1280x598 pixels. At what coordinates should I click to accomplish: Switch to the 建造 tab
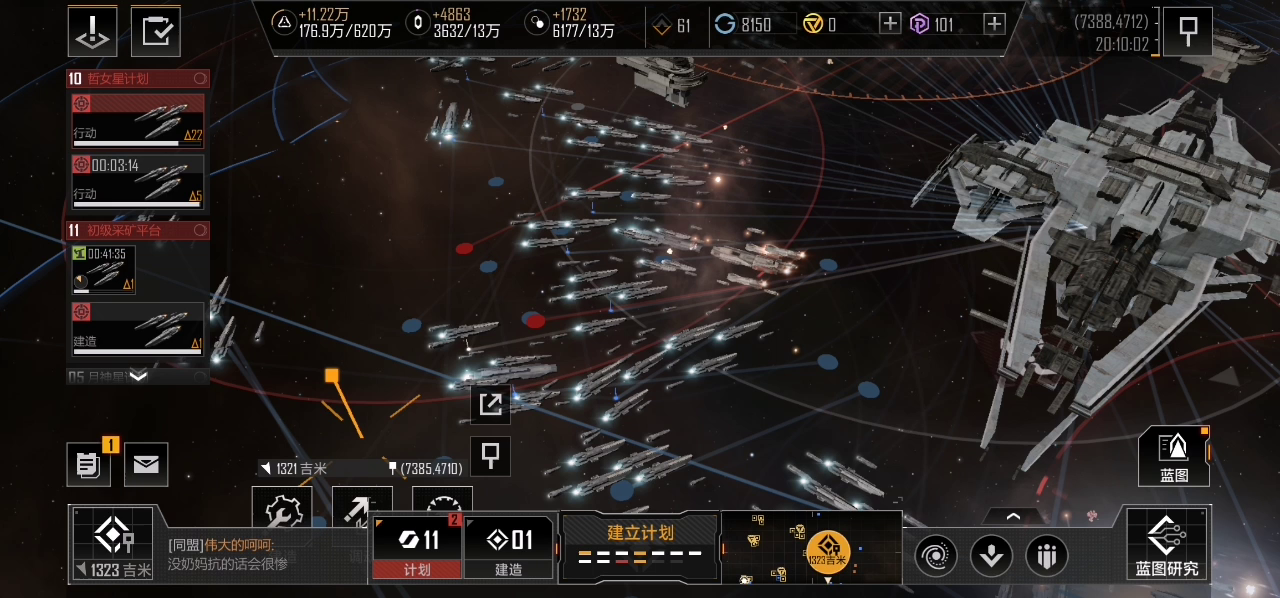pos(508,547)
